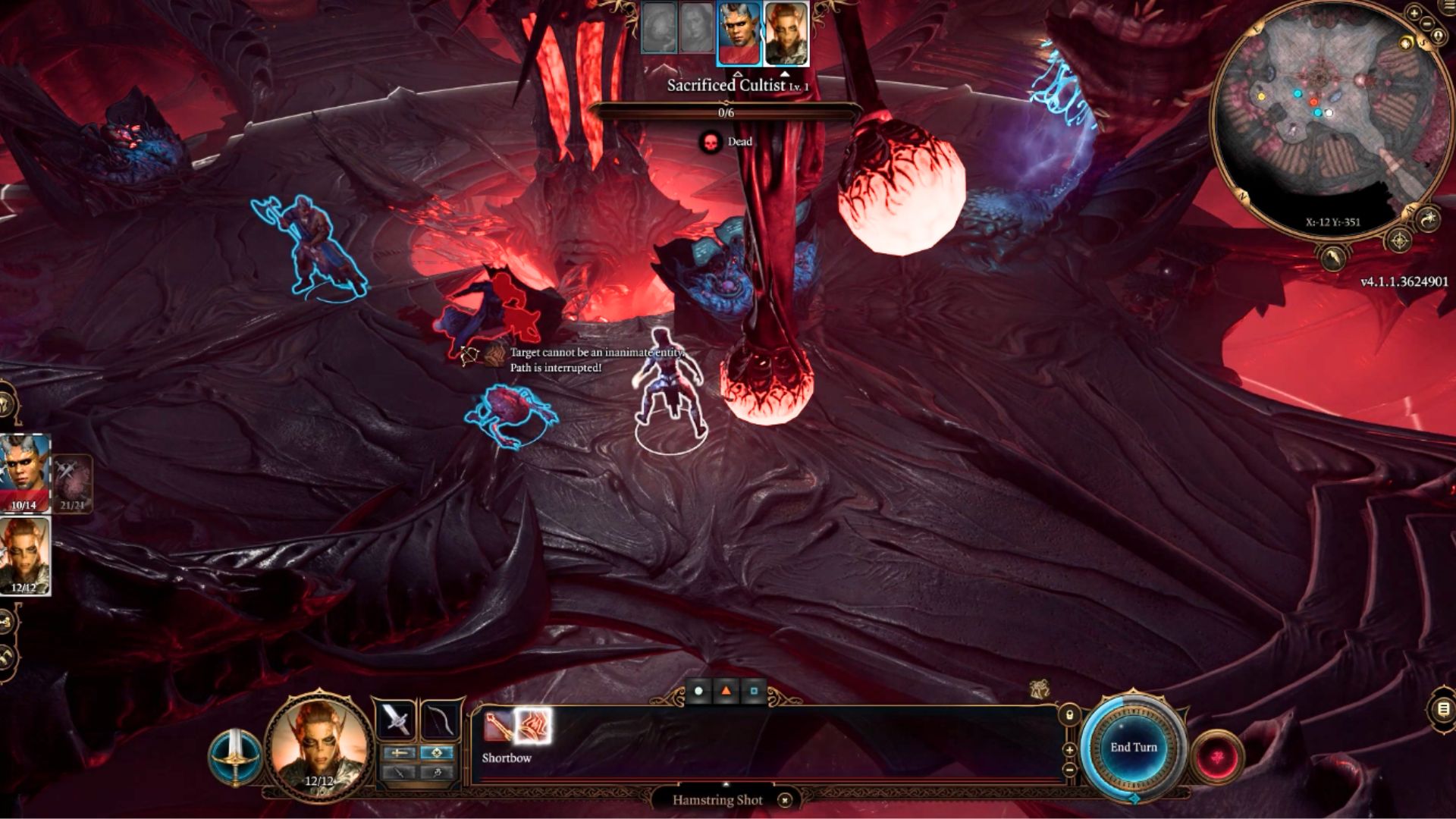Click the red glowing orb beside End Turn
The image size is (1456, 819).
point(1218,757)
